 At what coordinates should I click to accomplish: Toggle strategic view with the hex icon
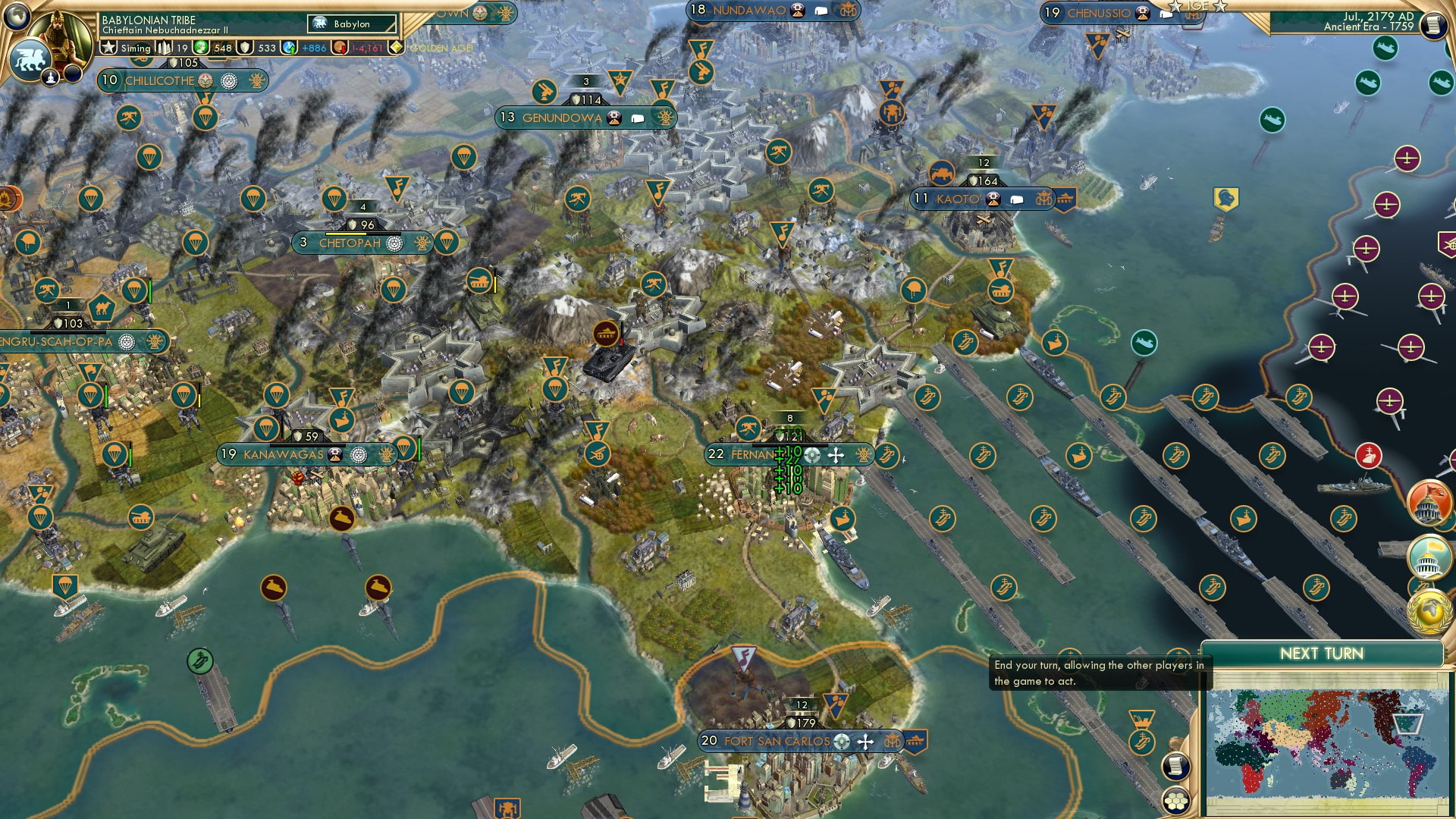click(1176, 802)
